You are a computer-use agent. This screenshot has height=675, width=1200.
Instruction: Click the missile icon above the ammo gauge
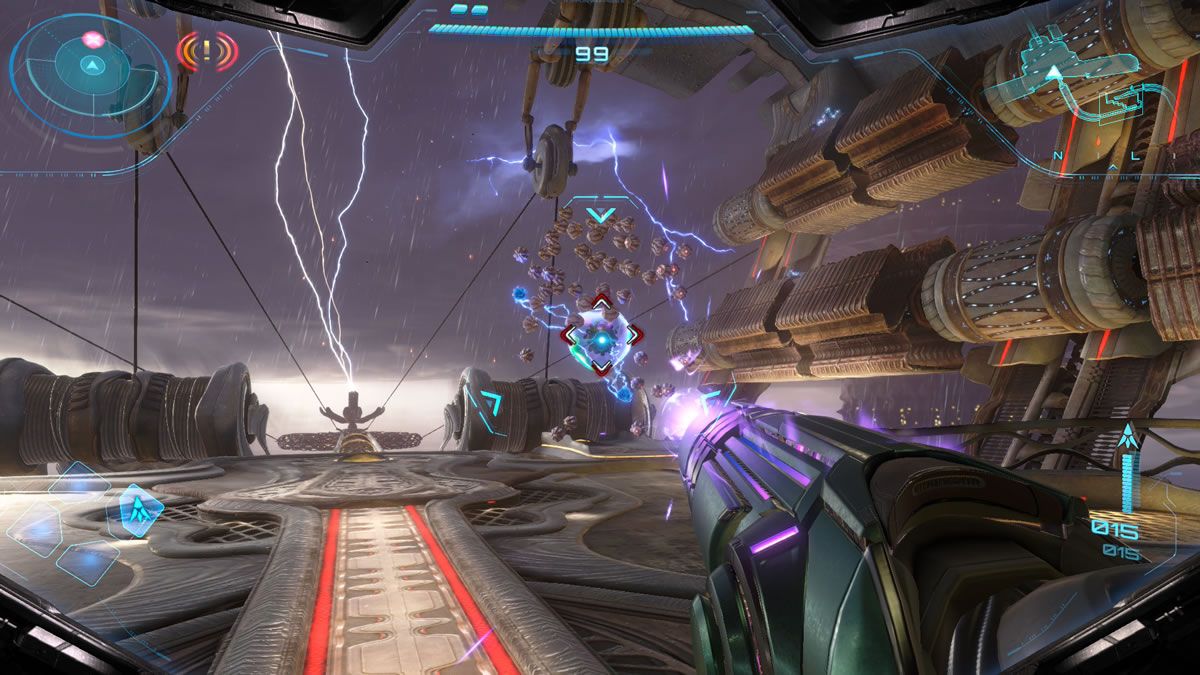[1129, 436]
